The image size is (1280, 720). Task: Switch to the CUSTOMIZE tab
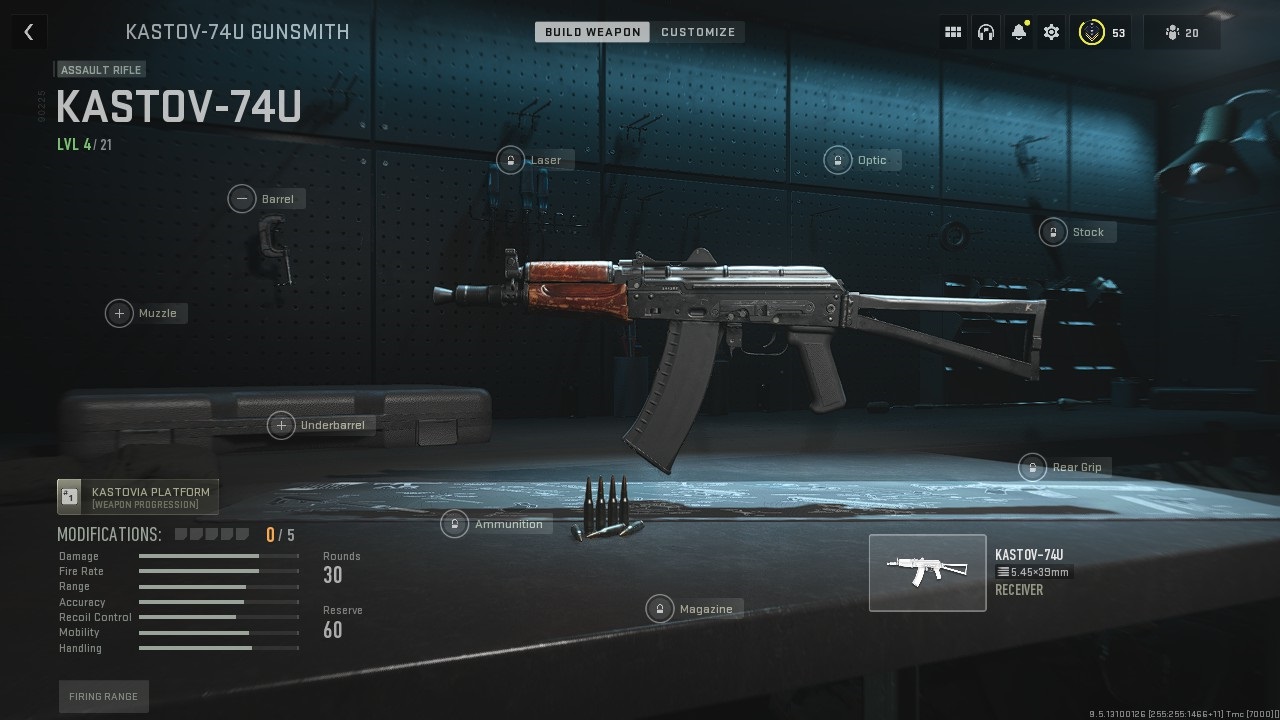pos(698,31)
